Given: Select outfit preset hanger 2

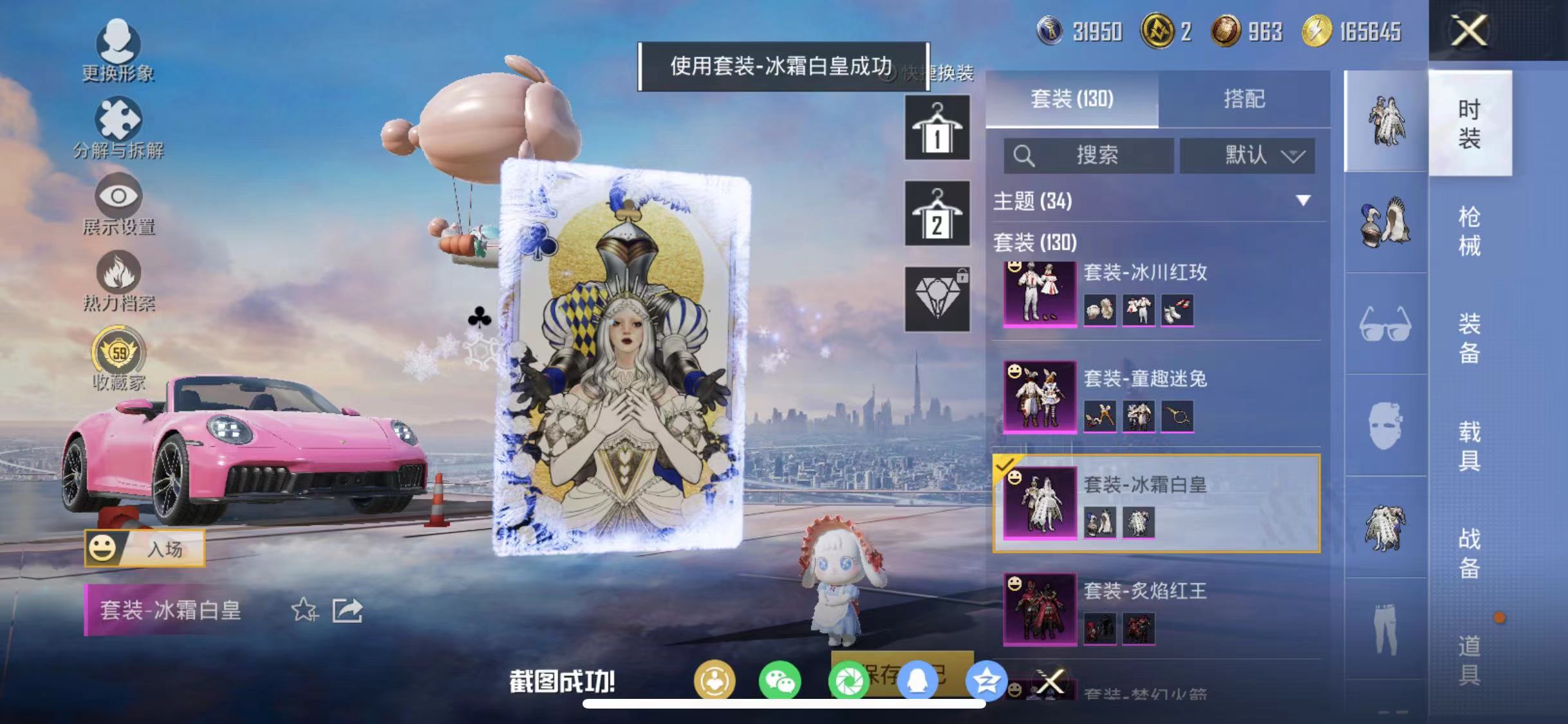Looking at the screenshot, I should tap(937, 214).
